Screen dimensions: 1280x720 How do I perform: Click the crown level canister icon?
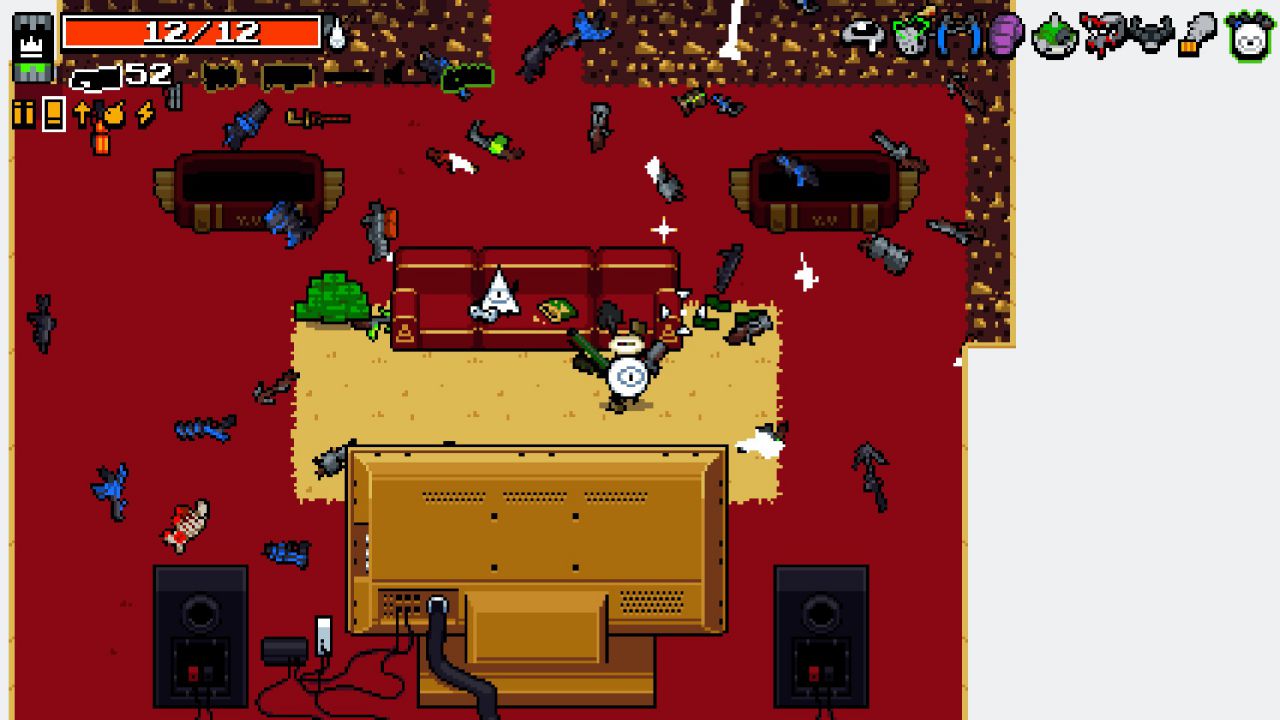pos(32,47)
